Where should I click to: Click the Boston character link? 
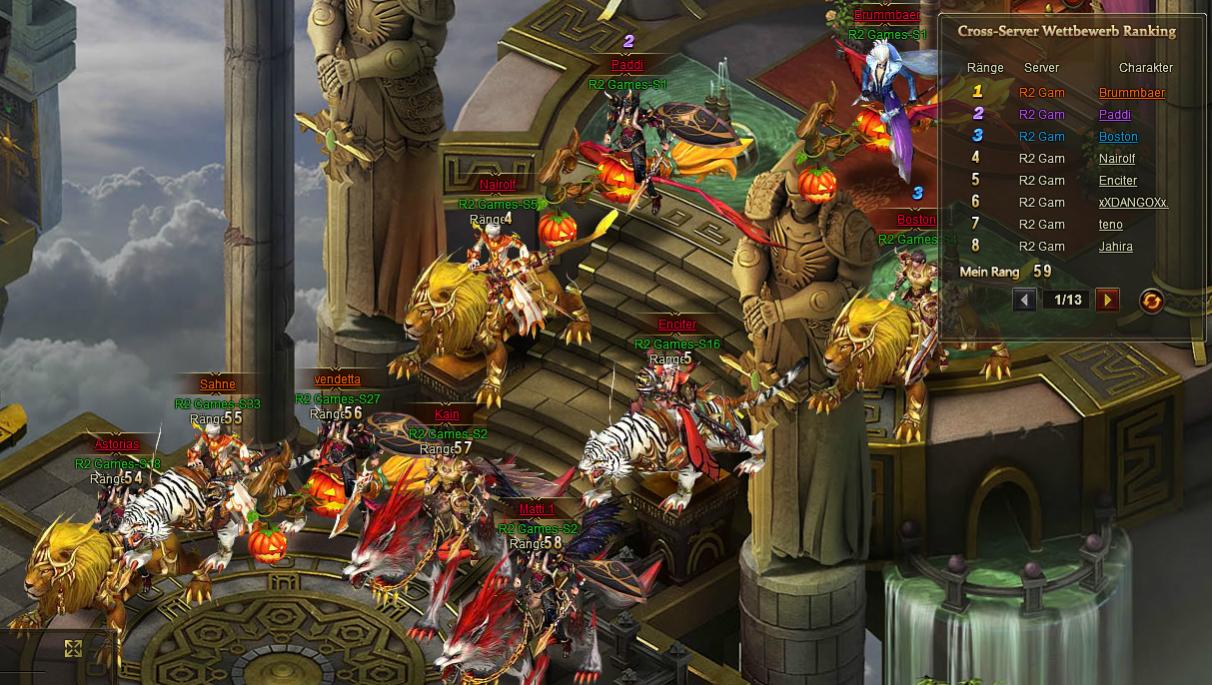(x=1118, y=137)
